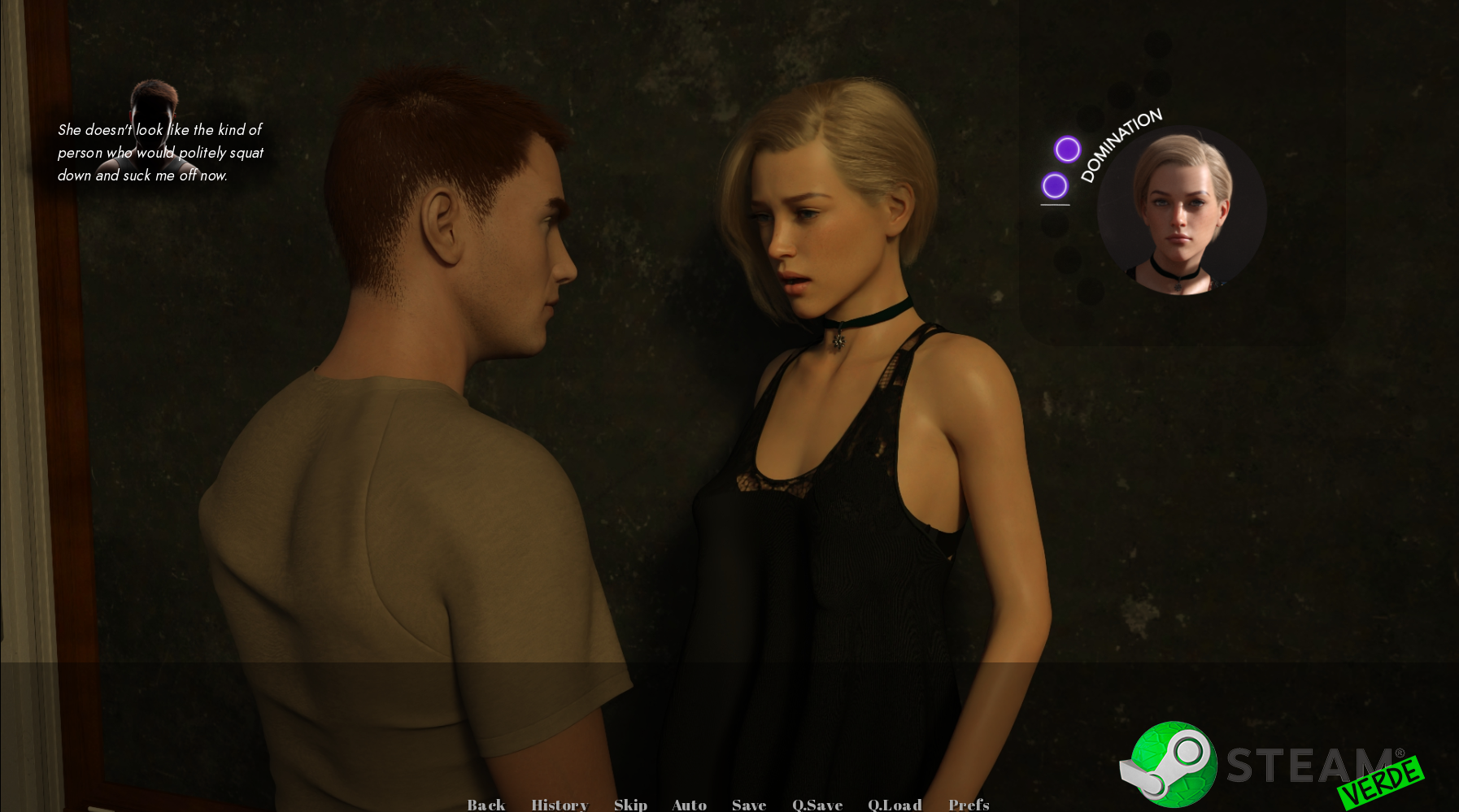The height and width of the screenshot is (812, 1459).
Task: Quick save with Q.Save
Action: point(817,804)
